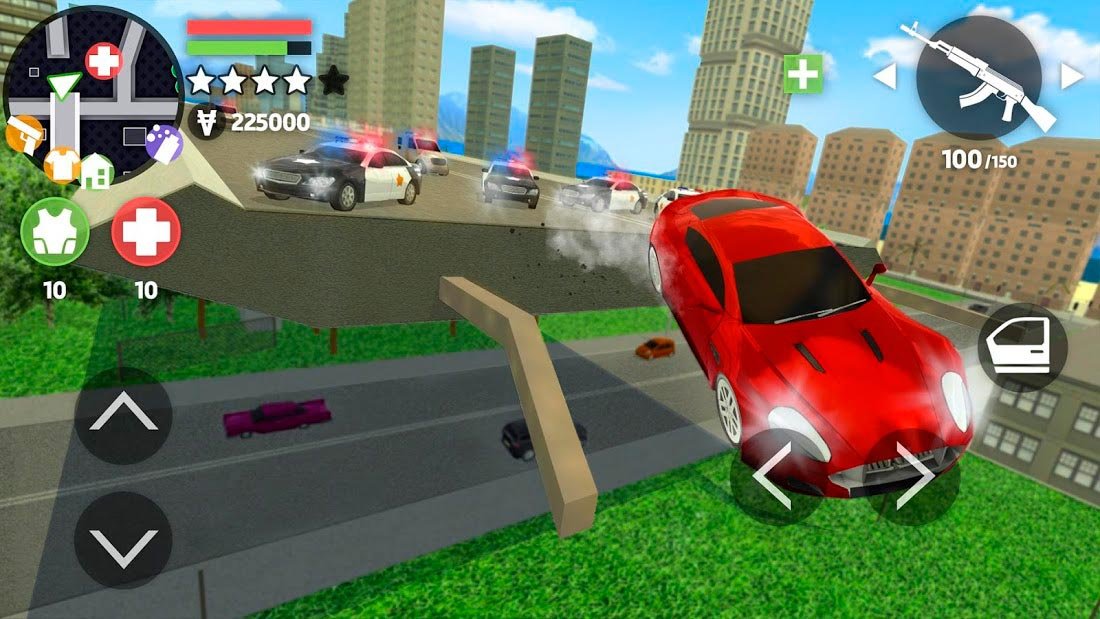The height and width of the screenshot is (619, 1100).
Task: Open the circular city minimap
Action: pyautogui.click(x=92, y=97)
